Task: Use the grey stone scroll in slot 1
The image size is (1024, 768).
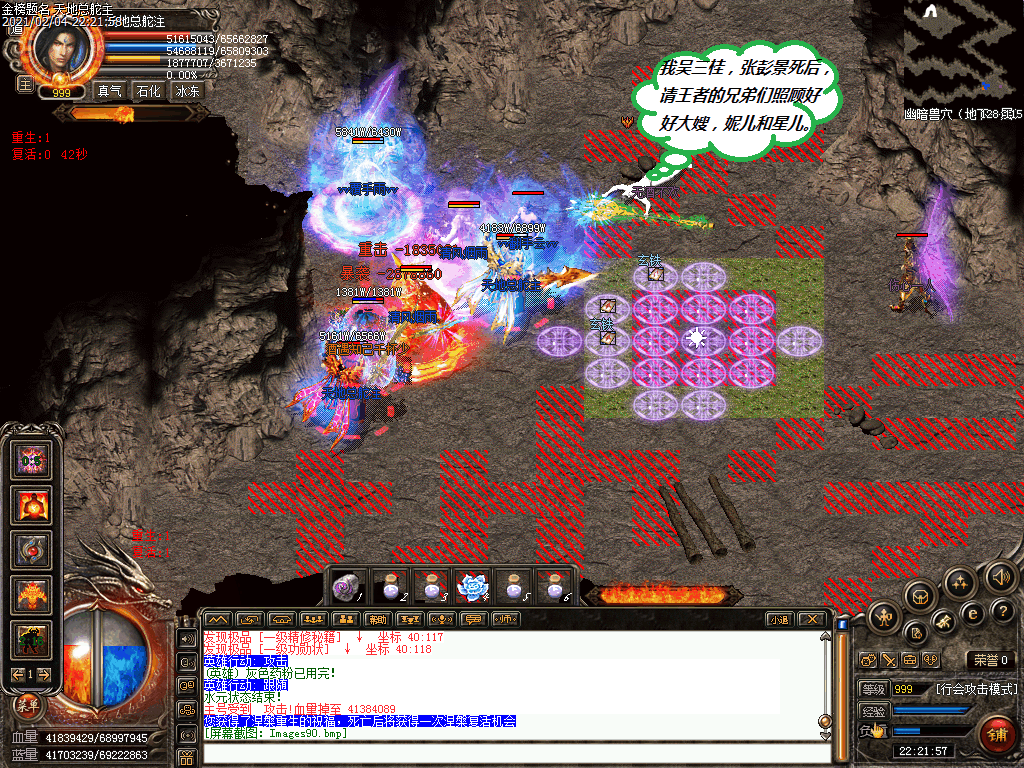Action: click(x=347, y=587)
